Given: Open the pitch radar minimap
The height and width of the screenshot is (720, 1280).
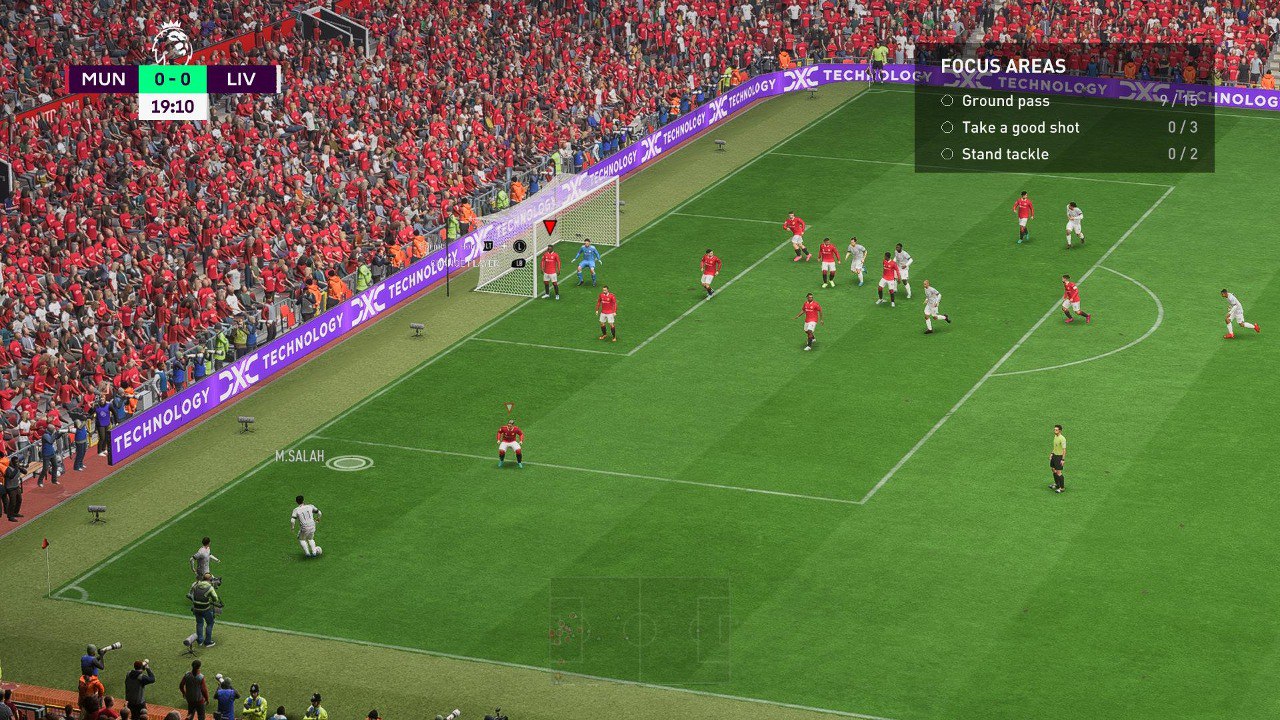Looking at the screenshot, I should [639, 630].
